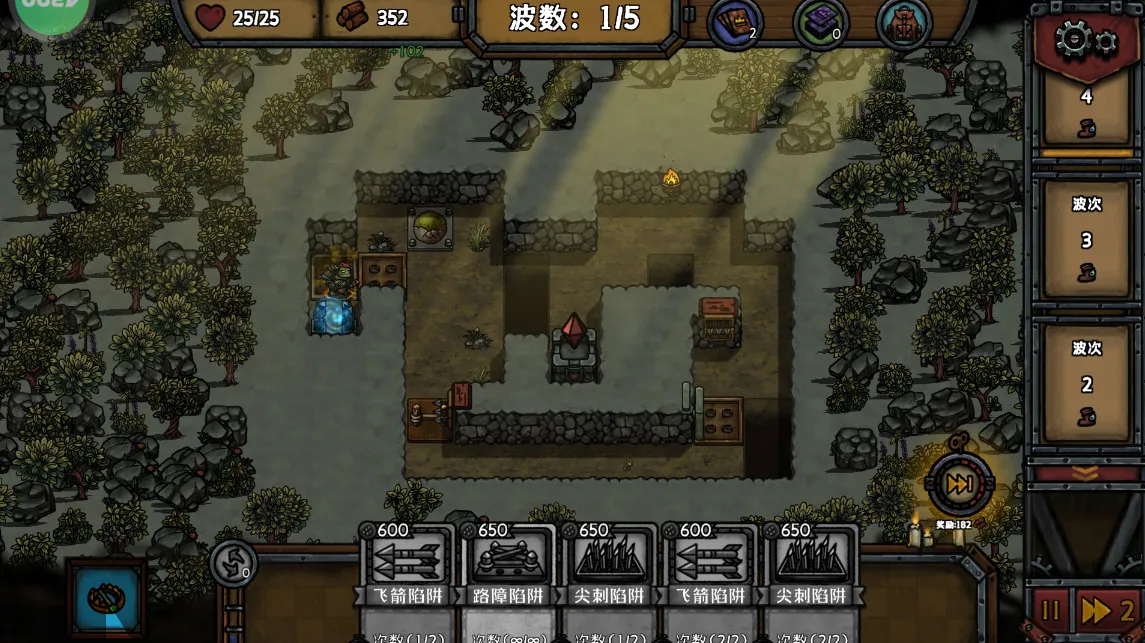Image resolution: width=1145 pixels, height=643 pixels.
Task: Activate the blue-framed skill in the bottom corner
Action: point(105,599)
